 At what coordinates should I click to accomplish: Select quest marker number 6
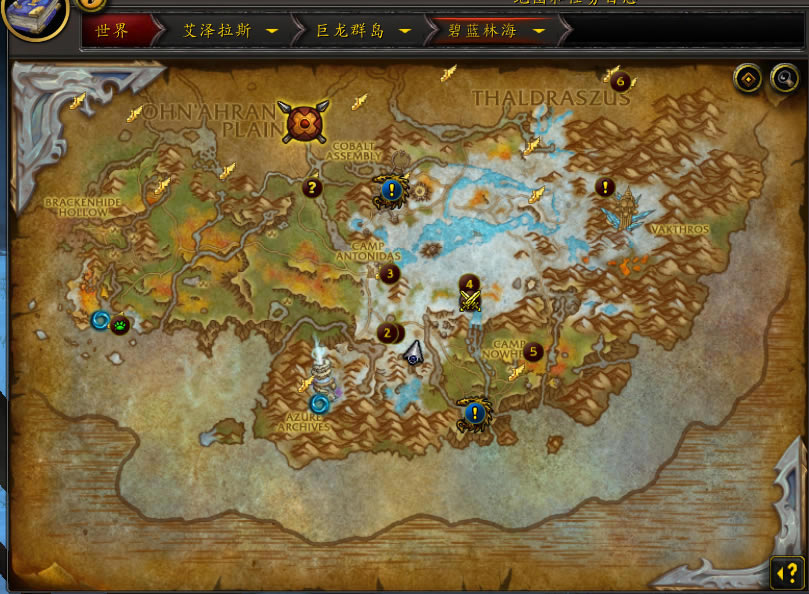coord(620,81)
